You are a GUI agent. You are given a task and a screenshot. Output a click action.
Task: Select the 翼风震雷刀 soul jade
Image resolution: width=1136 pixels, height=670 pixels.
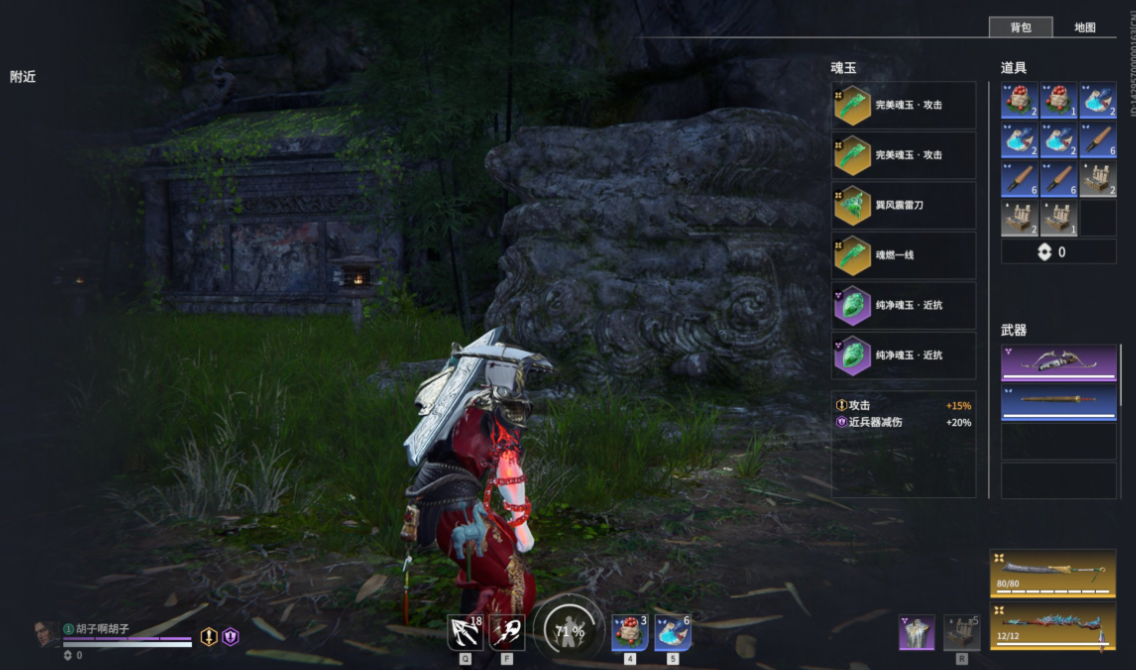[904, 205]
